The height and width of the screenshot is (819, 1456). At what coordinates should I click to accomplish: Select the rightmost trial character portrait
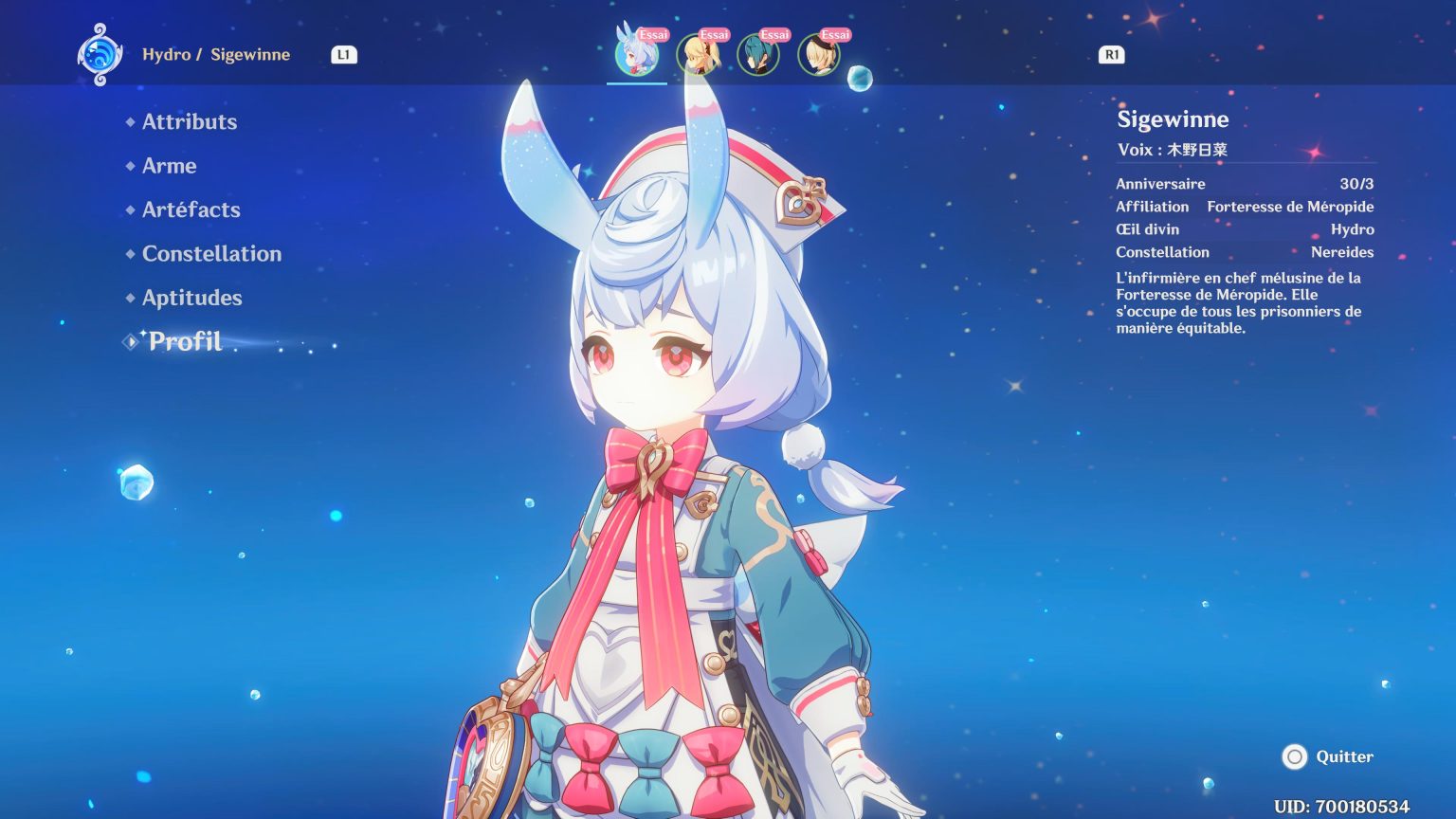[817, 54]
